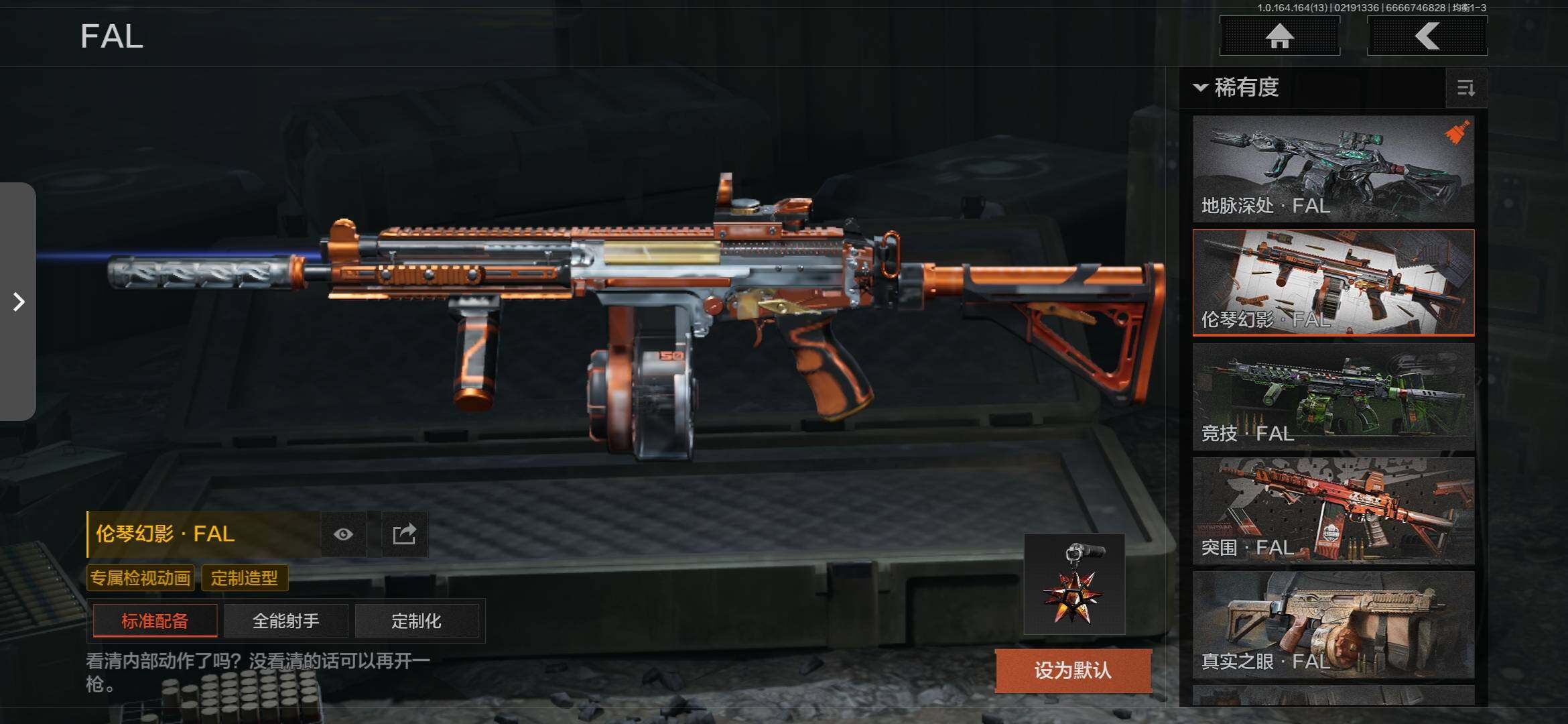Click the 定制造型 tag

point(245,578)
